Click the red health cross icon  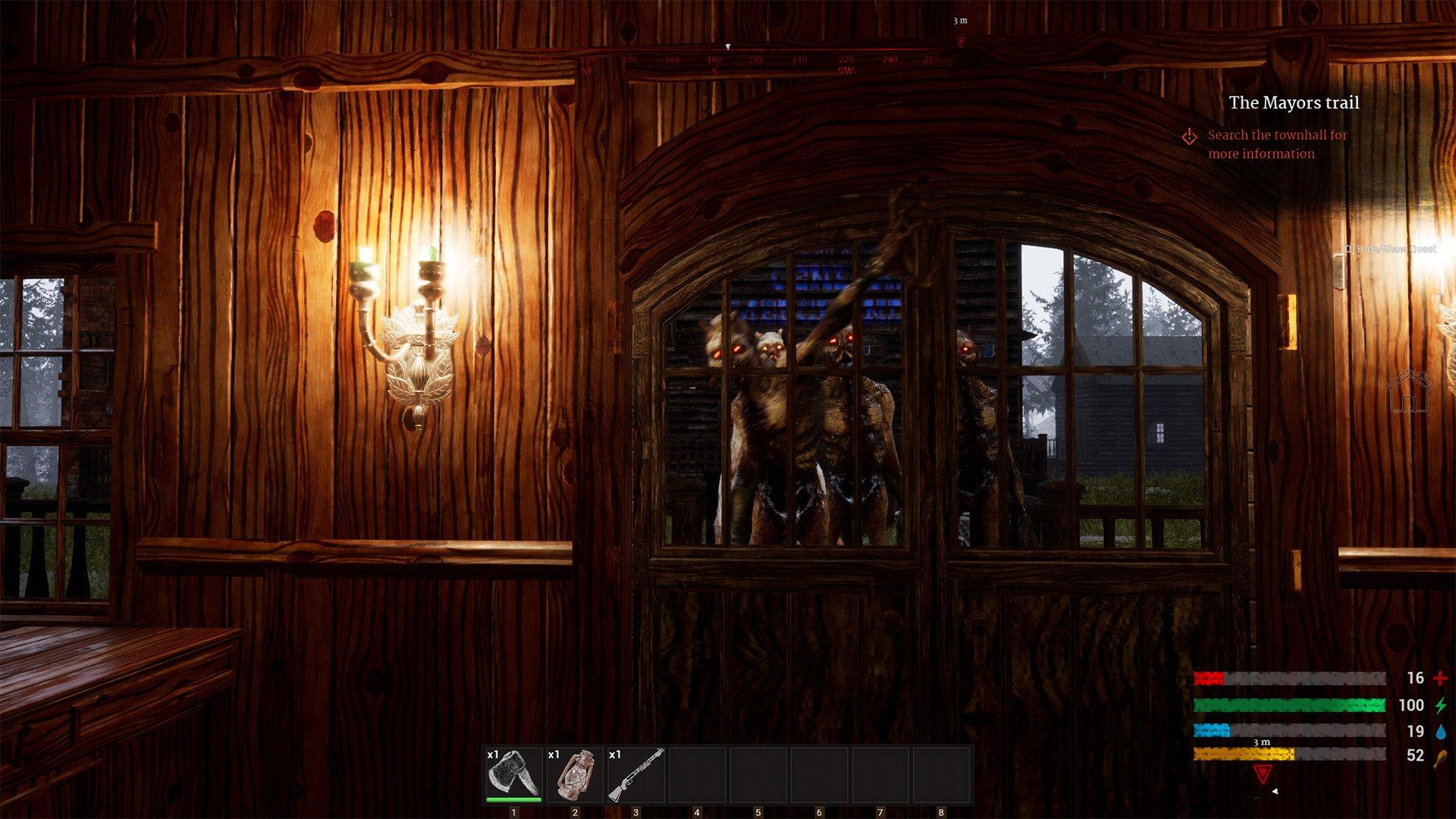click(x=1439, y=679)
